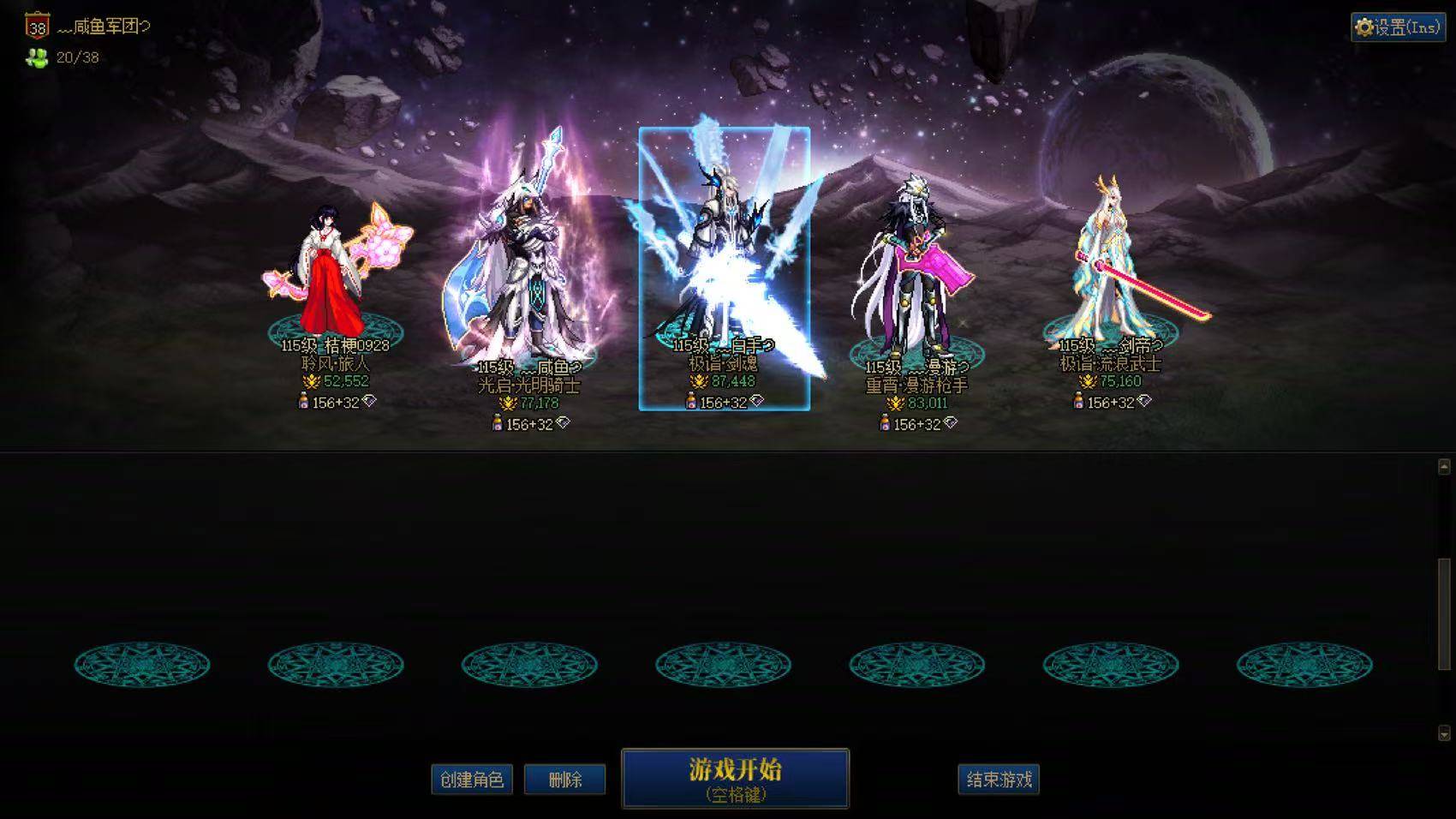
Task: Click the 创建角色 create character button
Action: coord(470,780)
